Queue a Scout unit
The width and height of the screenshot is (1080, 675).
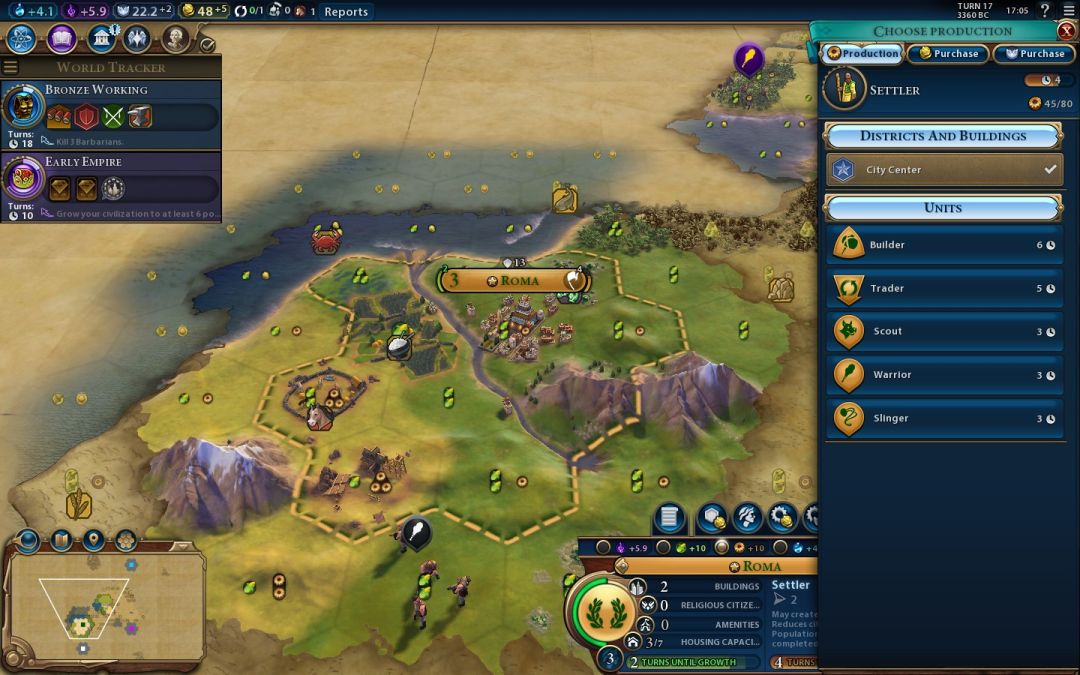[943, 332]
